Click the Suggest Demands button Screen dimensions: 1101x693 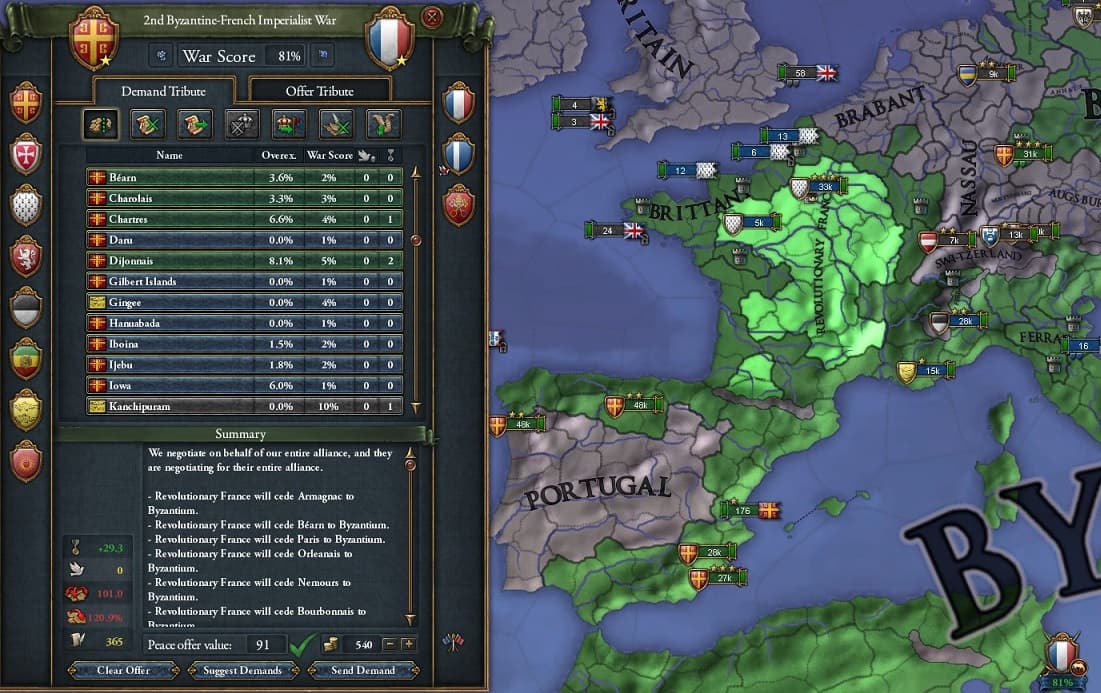coord(242,670)
